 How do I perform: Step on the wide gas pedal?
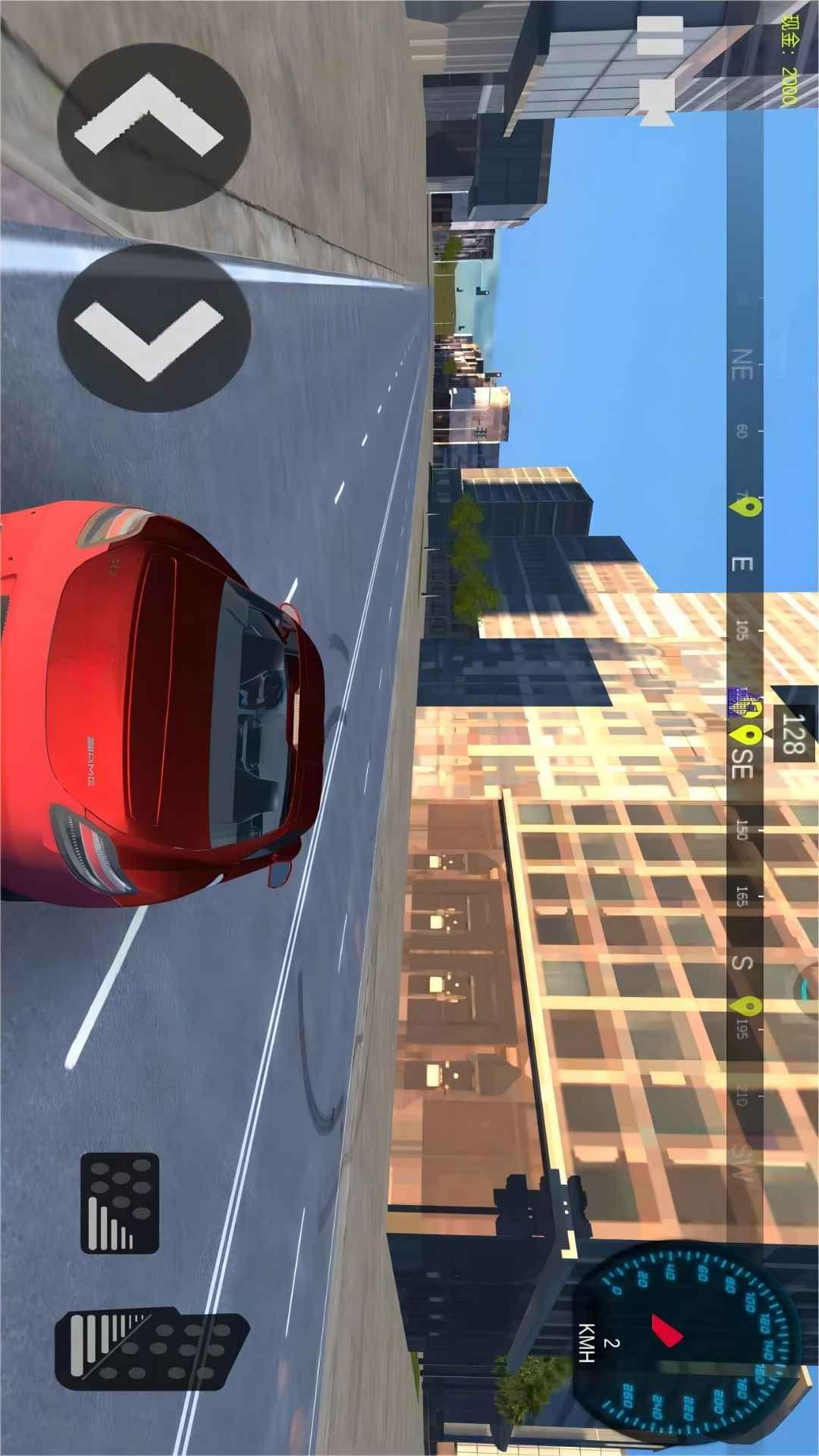152,1351
